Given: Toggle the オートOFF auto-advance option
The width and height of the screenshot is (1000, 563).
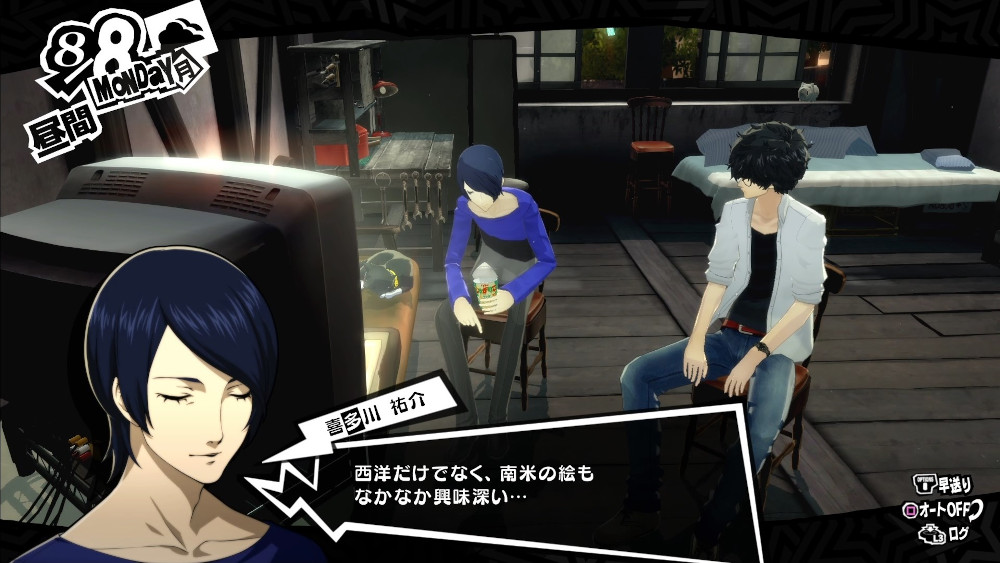Looking at the screenshot, I should (x=941, y=509).
